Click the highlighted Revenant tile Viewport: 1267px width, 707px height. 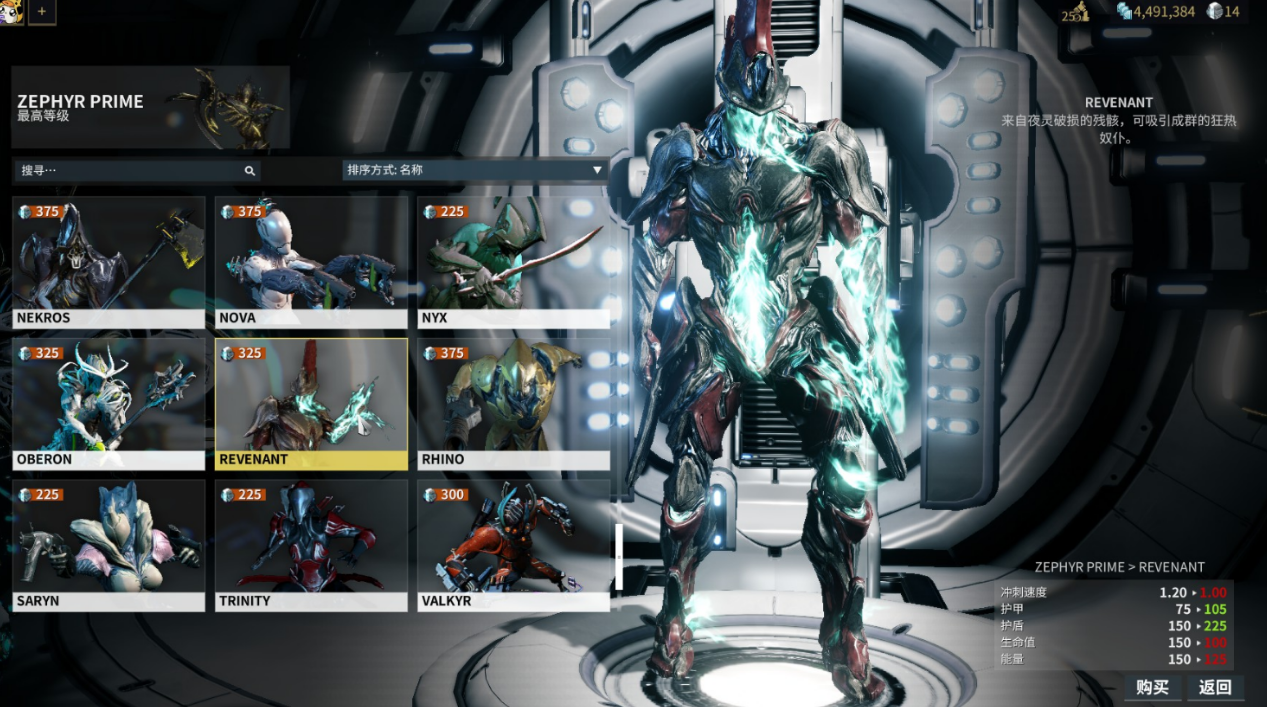pyautogui.click(x=311, y=404)
